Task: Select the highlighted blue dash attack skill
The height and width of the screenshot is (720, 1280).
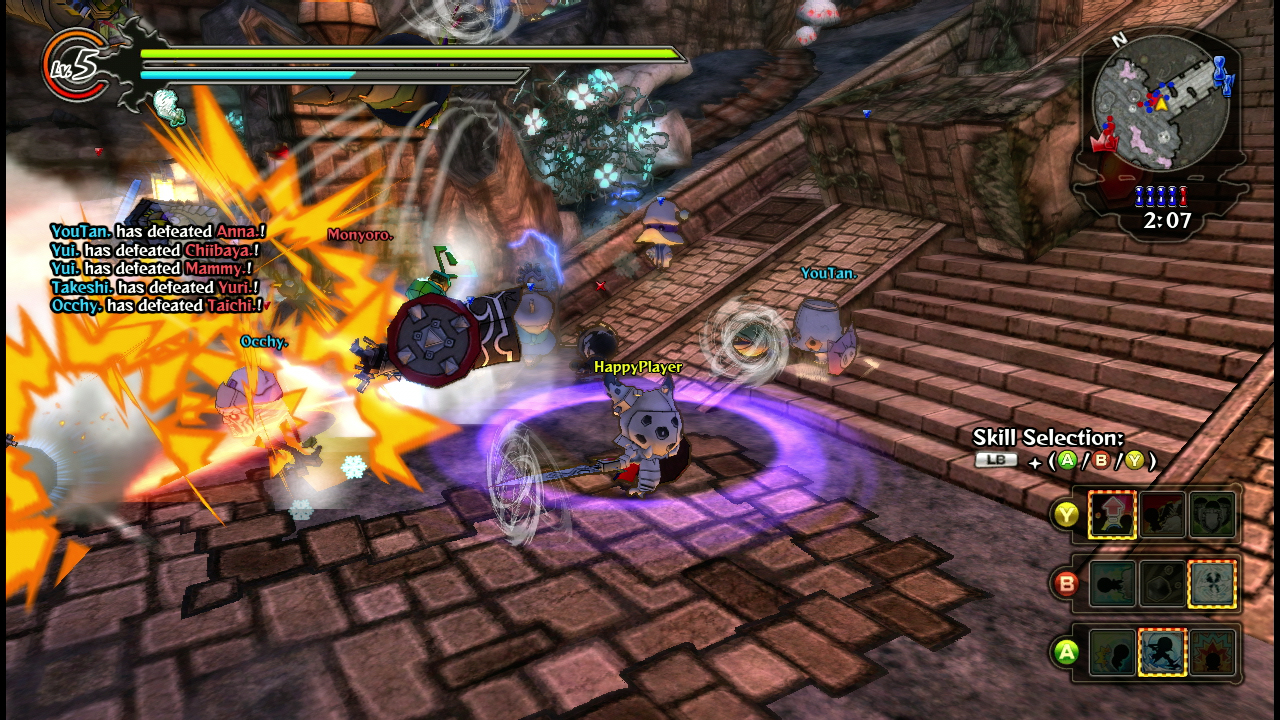Action: coord(1162,653)
